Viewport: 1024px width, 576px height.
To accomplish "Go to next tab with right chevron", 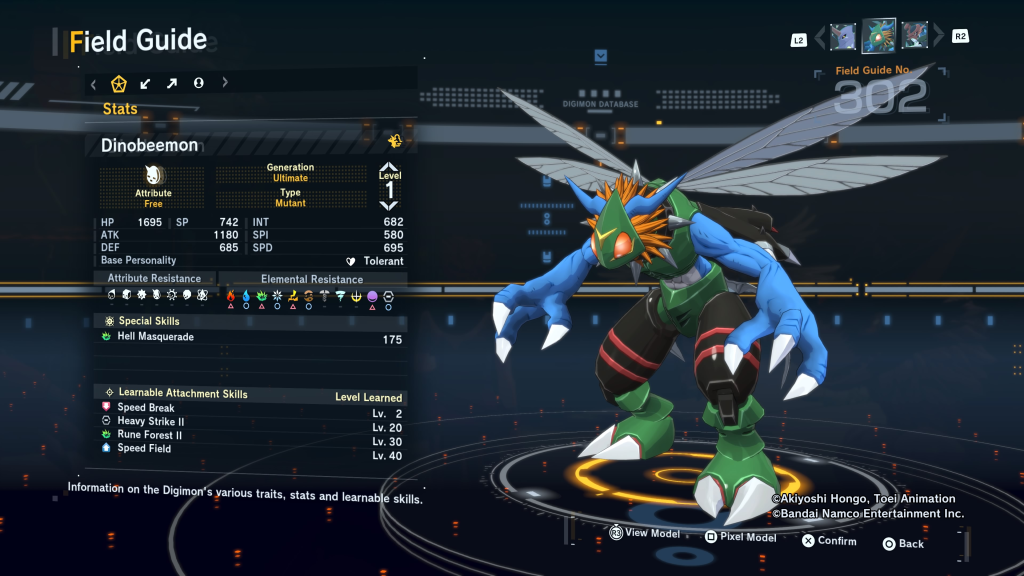I will 225,84.
